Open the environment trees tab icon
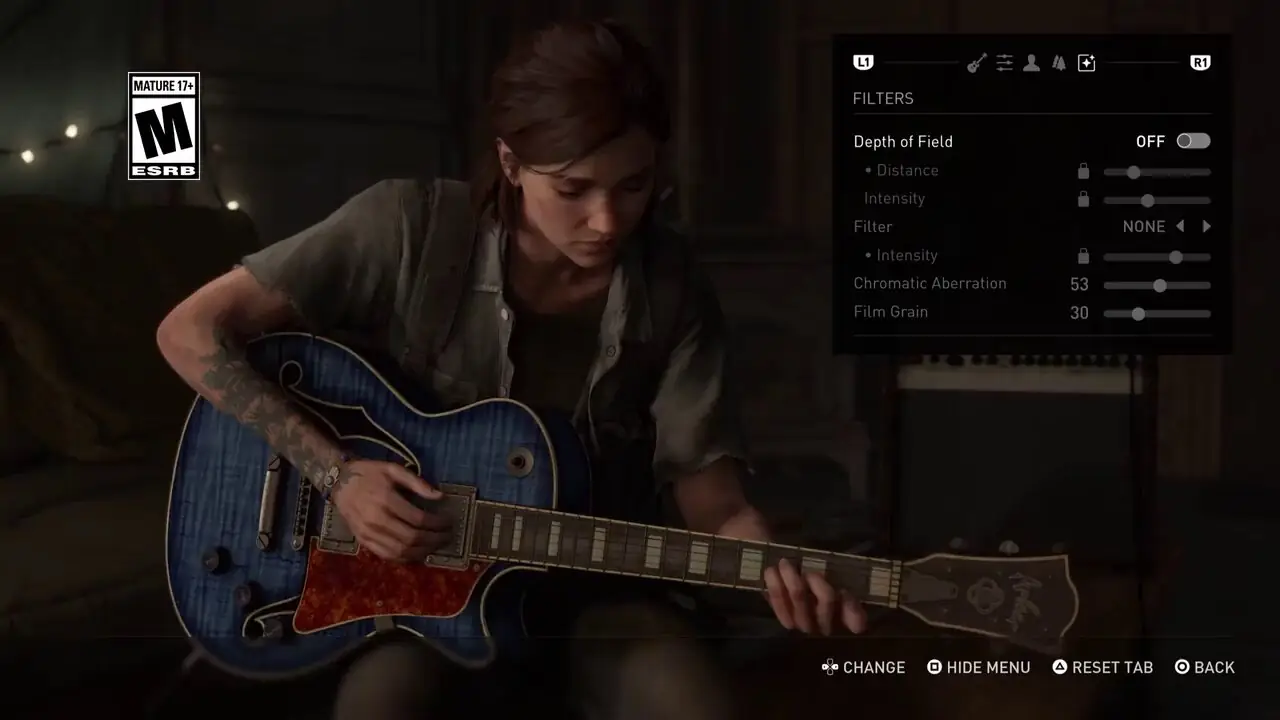Viewport: 1280px width, 720px height. [1058, 62]
